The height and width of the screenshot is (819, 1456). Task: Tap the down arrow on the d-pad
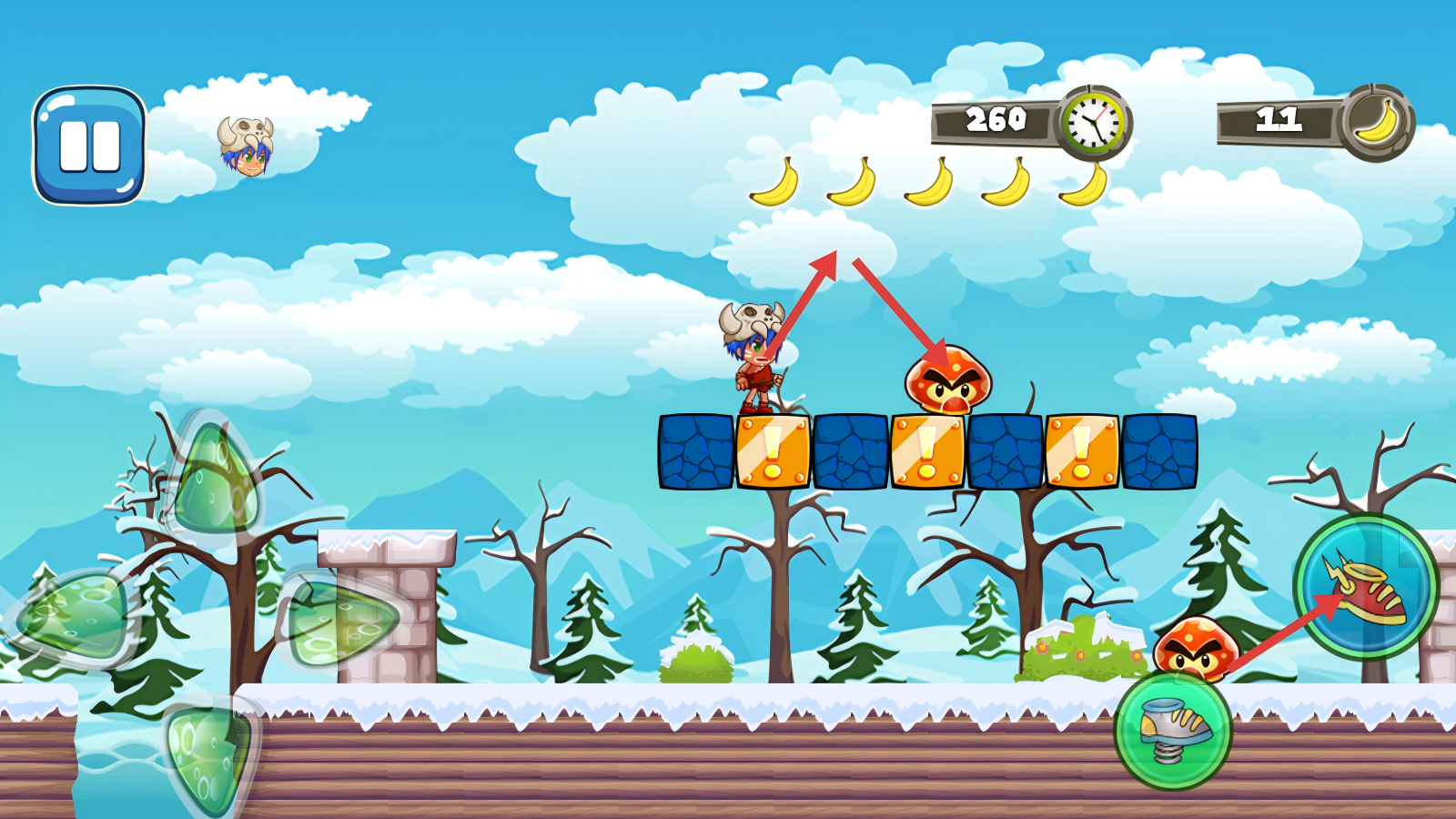coord(207,758)
